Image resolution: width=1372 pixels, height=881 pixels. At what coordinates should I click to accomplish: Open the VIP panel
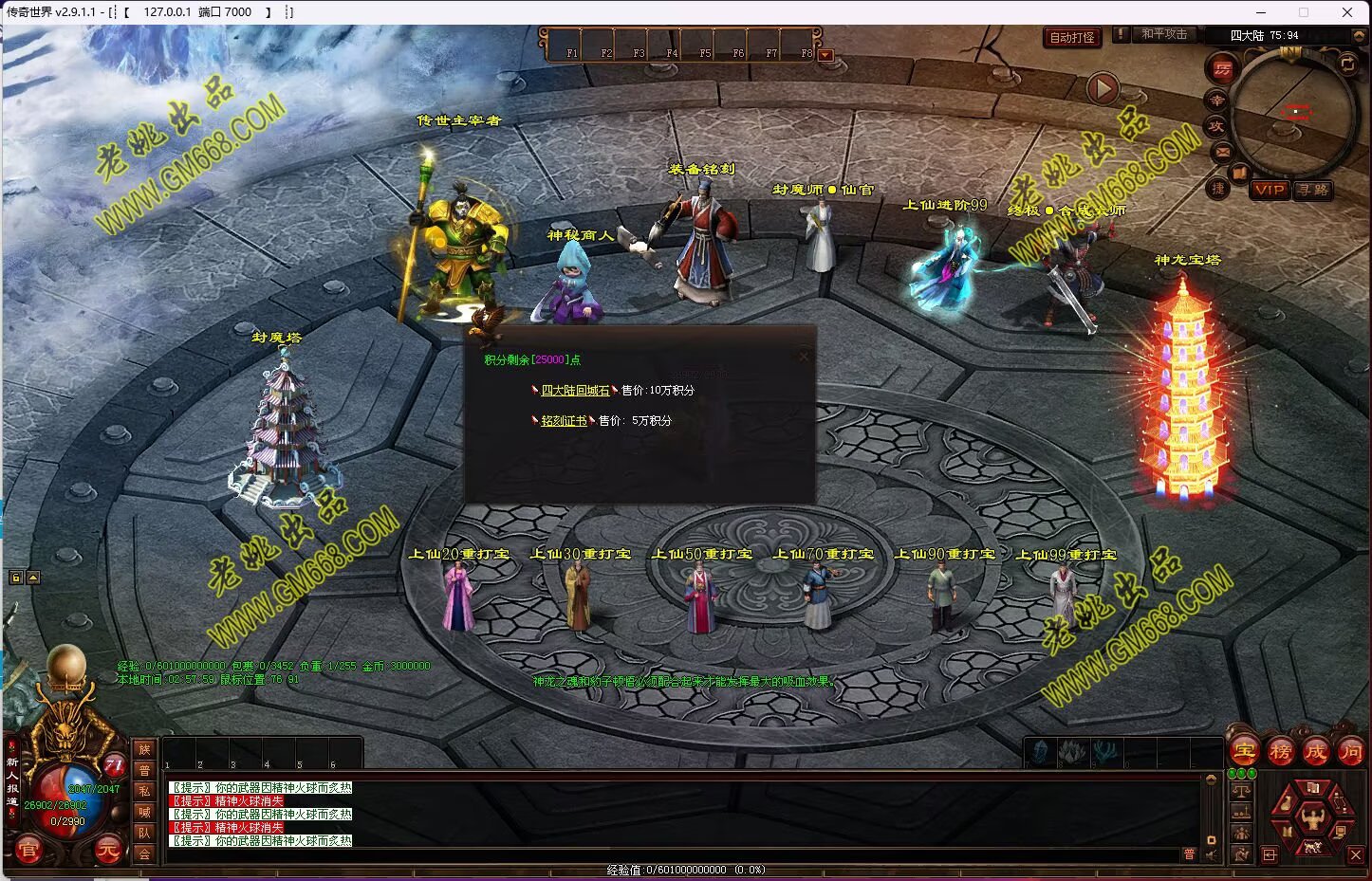1269,190
